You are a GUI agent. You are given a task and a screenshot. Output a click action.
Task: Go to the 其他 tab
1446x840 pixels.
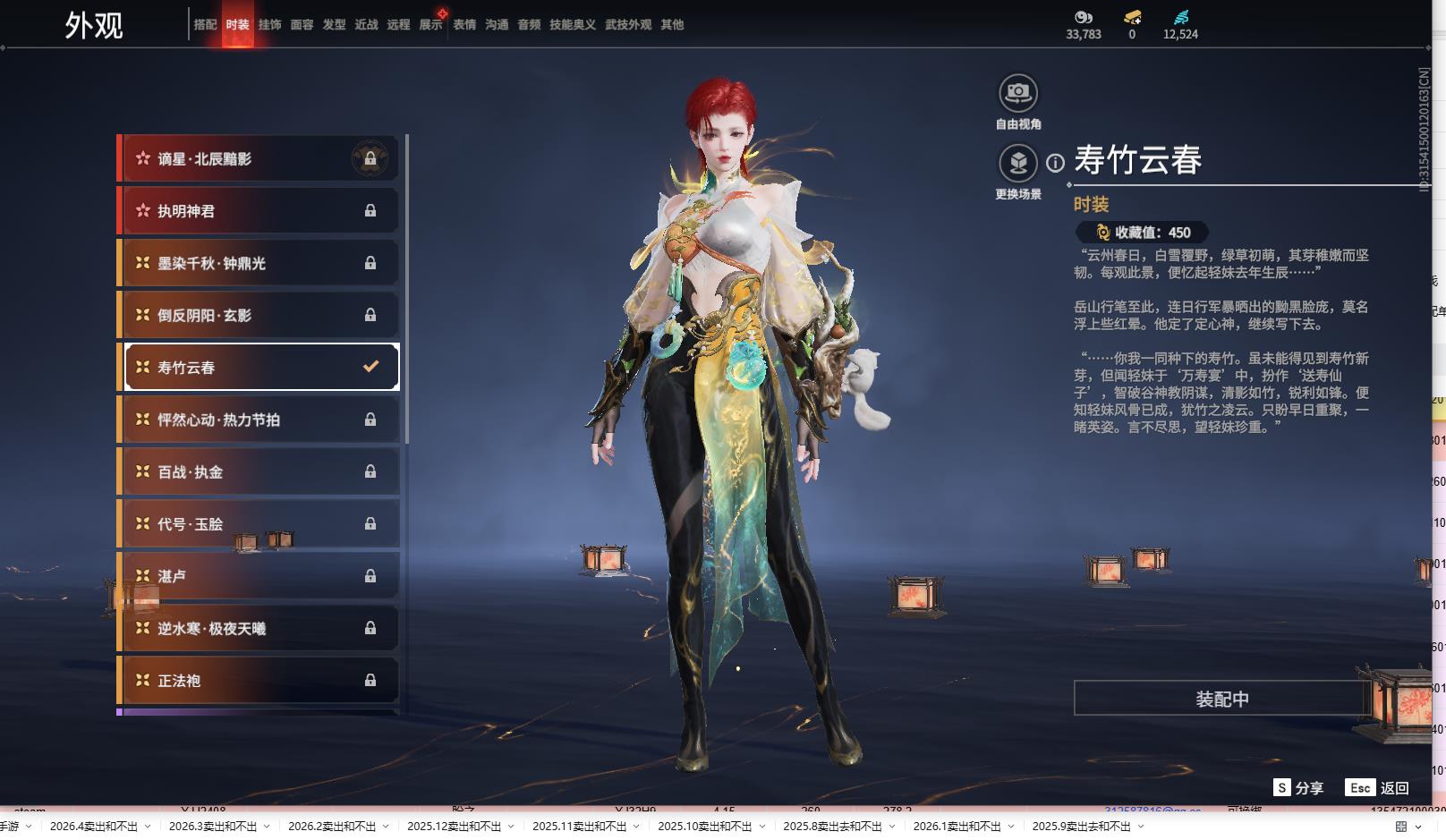point(672,25)
